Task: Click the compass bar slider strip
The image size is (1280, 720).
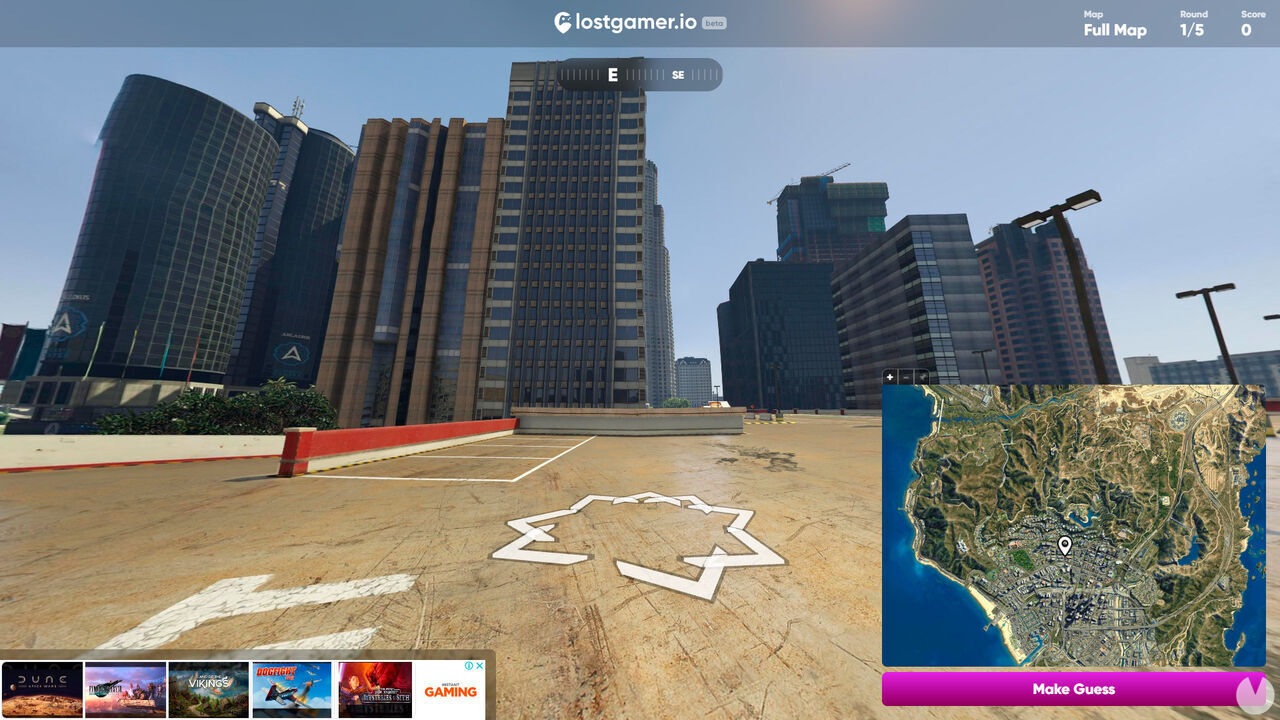Action: click(x=640, y=75)
